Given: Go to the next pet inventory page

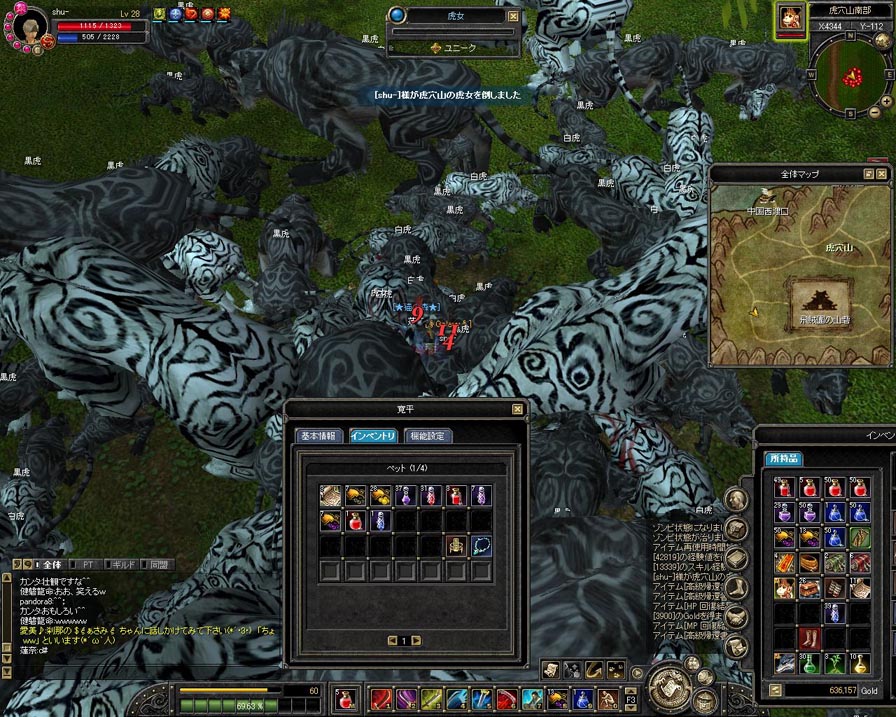Looking at the screenshot, I should pyautogui.click(x=416, y=640).
